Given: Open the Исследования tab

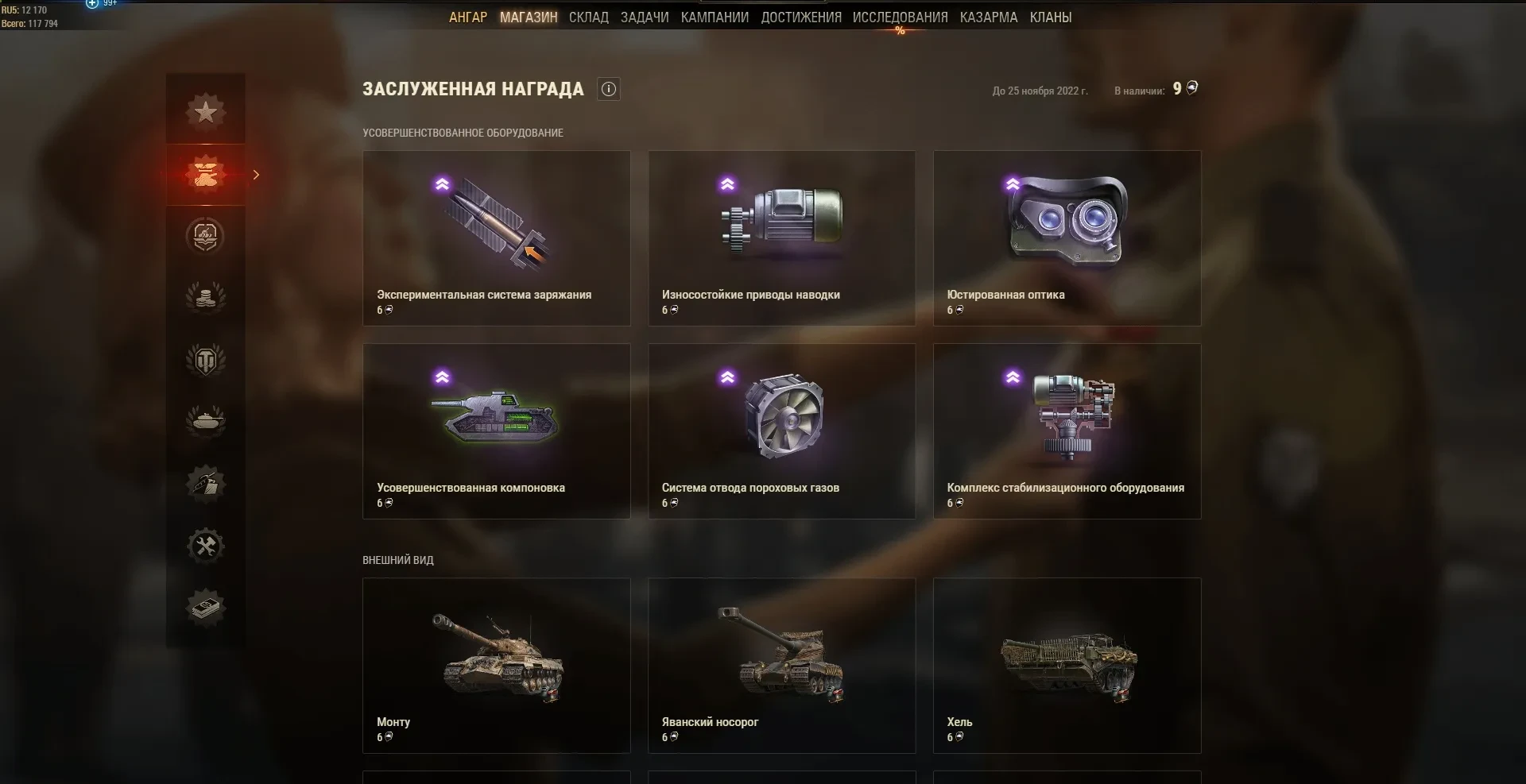Looking at the screenshot, I should tap(900, 17).
